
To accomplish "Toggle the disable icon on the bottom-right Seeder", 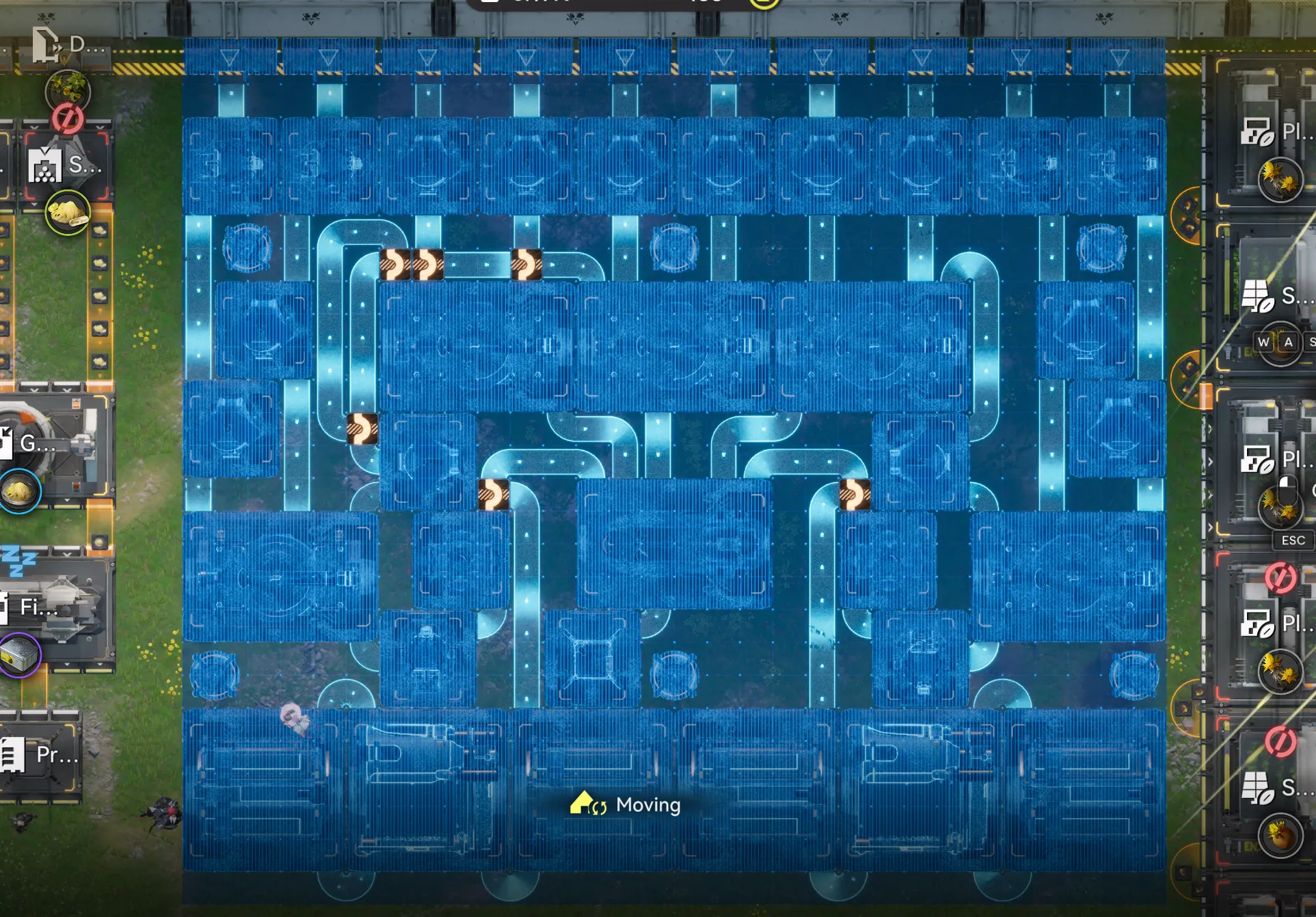I will (x=1280, y=741).
